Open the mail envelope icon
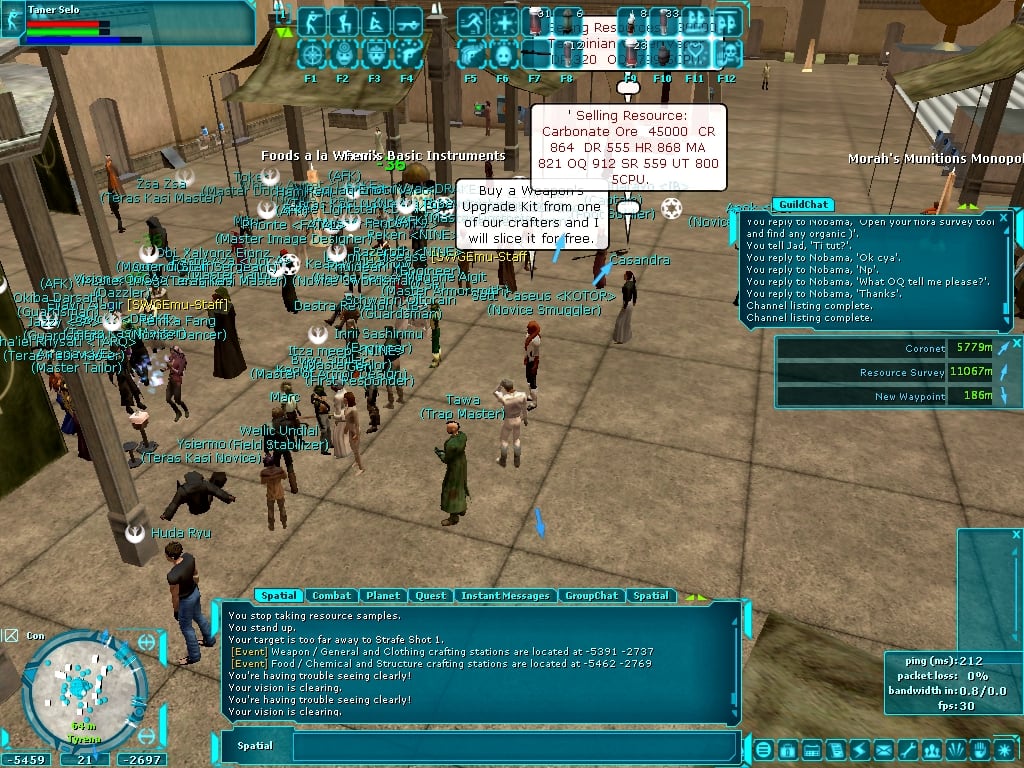 884,749
